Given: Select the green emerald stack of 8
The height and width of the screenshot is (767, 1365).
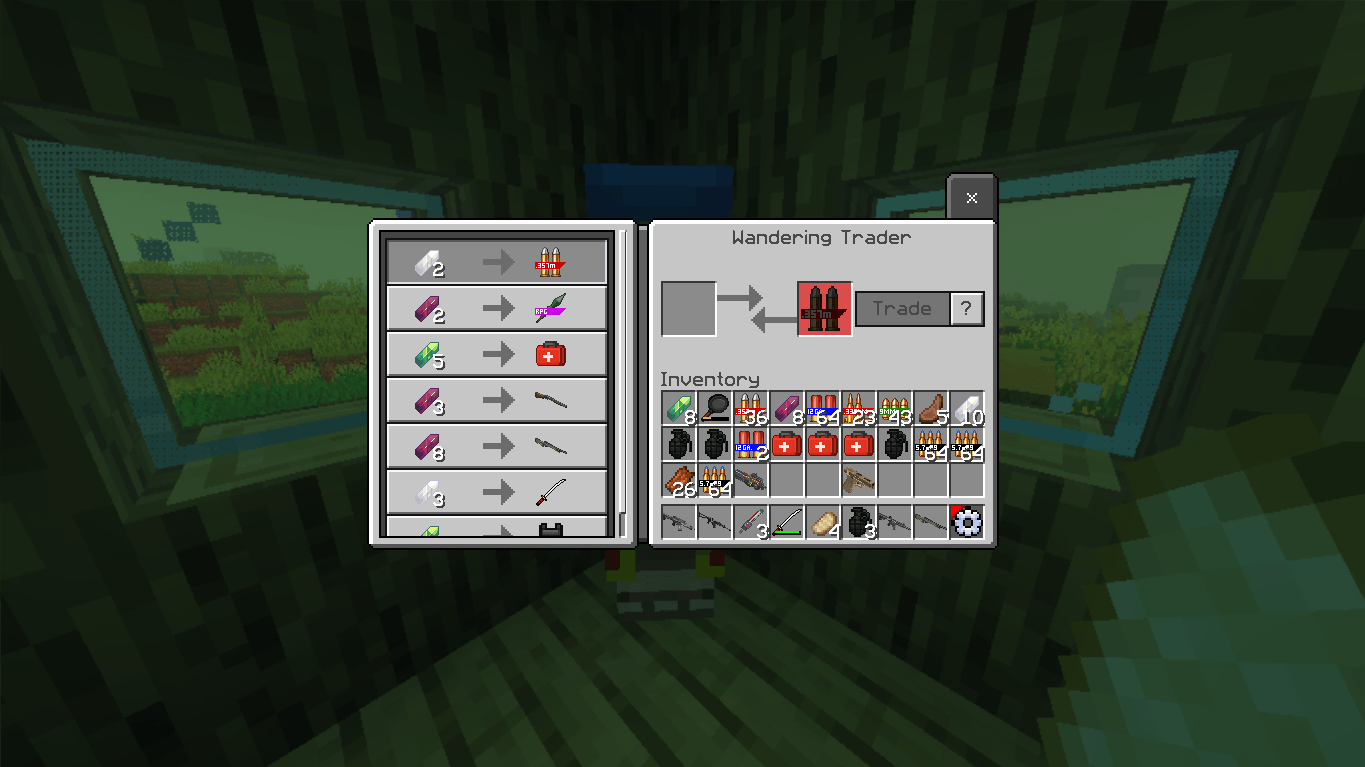Looking at the screenshot, I should click(678, 410).
